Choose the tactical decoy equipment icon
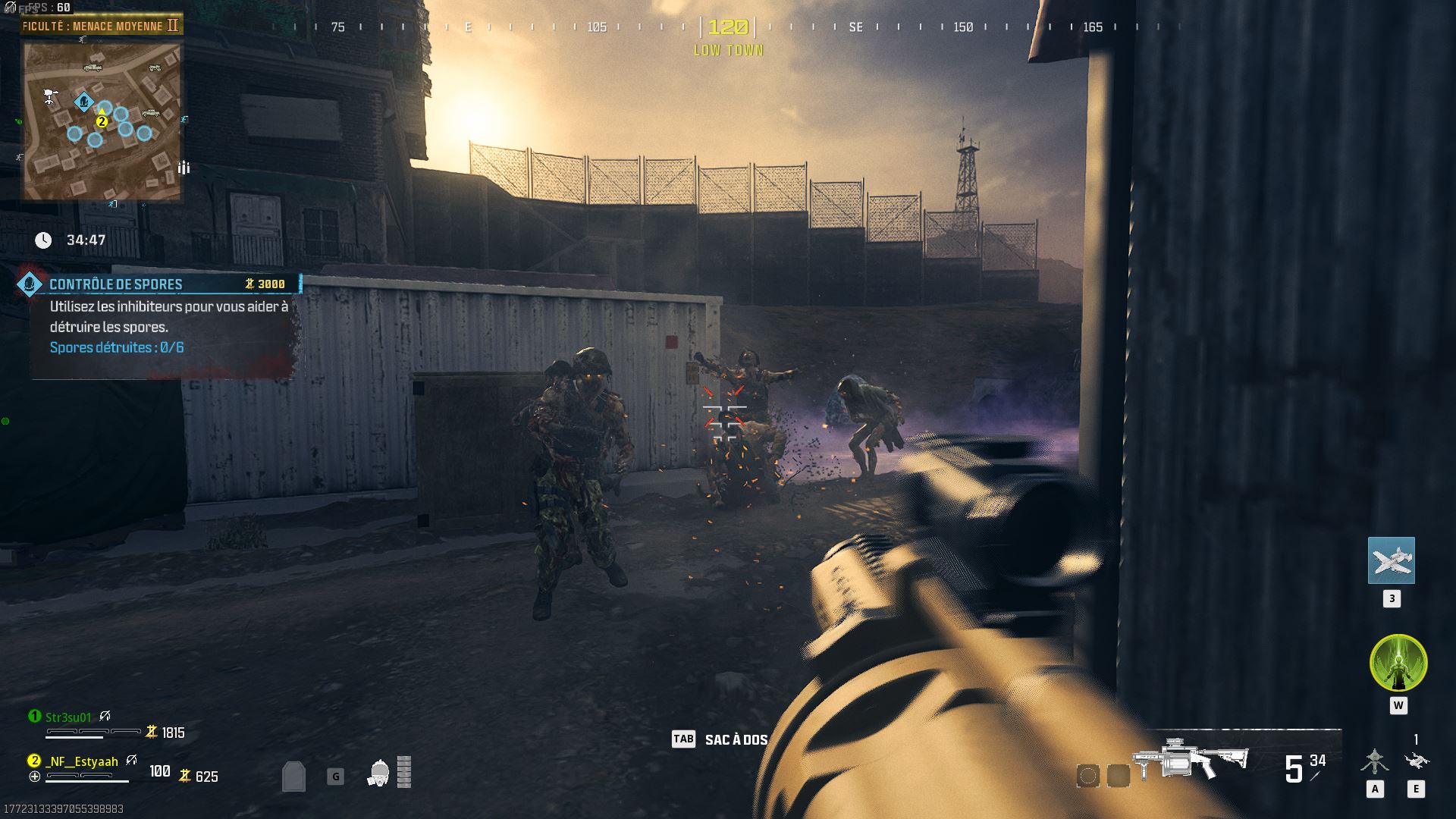 coord(1374,761)
